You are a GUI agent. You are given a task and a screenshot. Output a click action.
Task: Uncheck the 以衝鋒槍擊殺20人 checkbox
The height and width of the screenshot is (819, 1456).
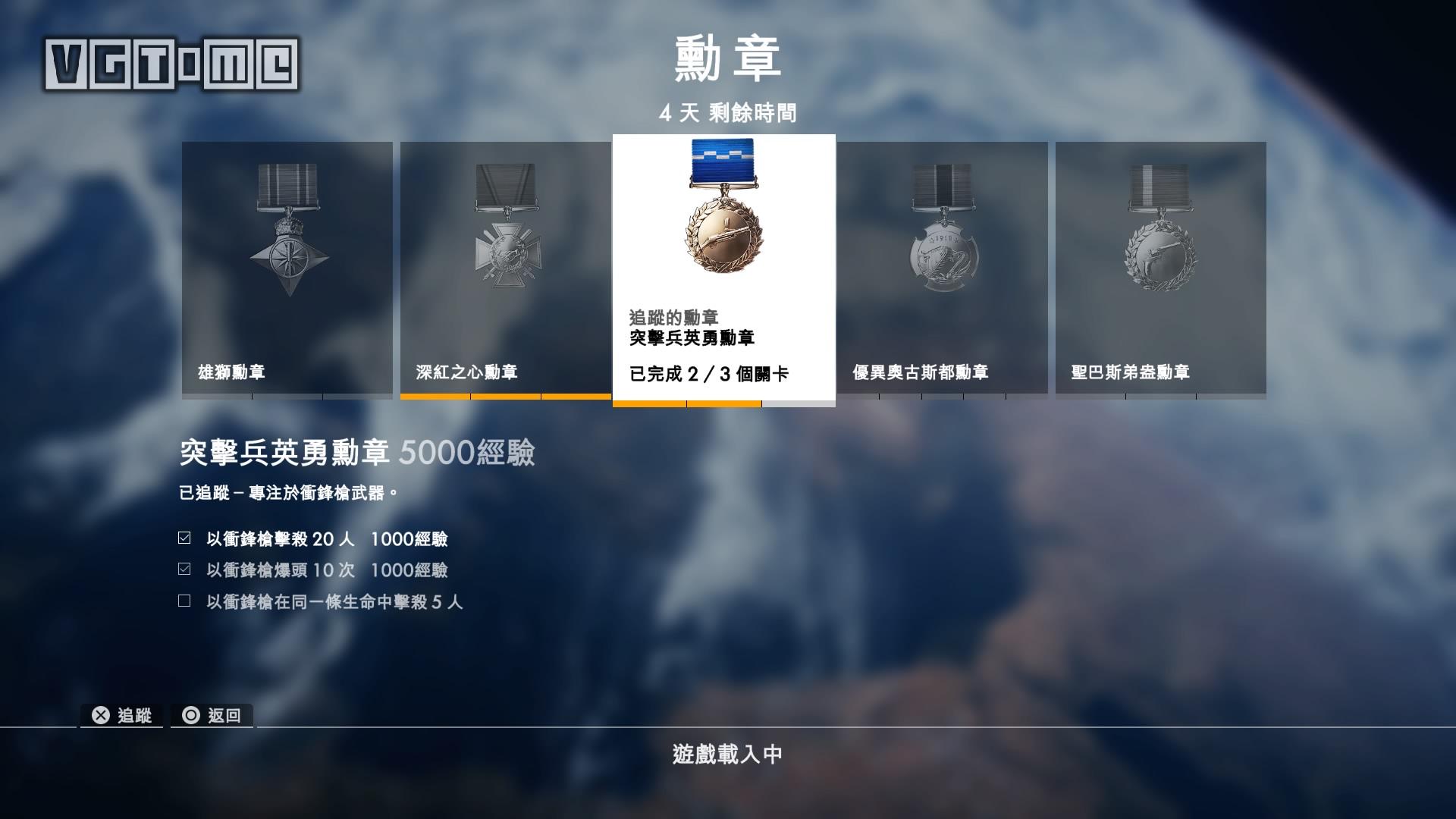[x=183, y=538]
